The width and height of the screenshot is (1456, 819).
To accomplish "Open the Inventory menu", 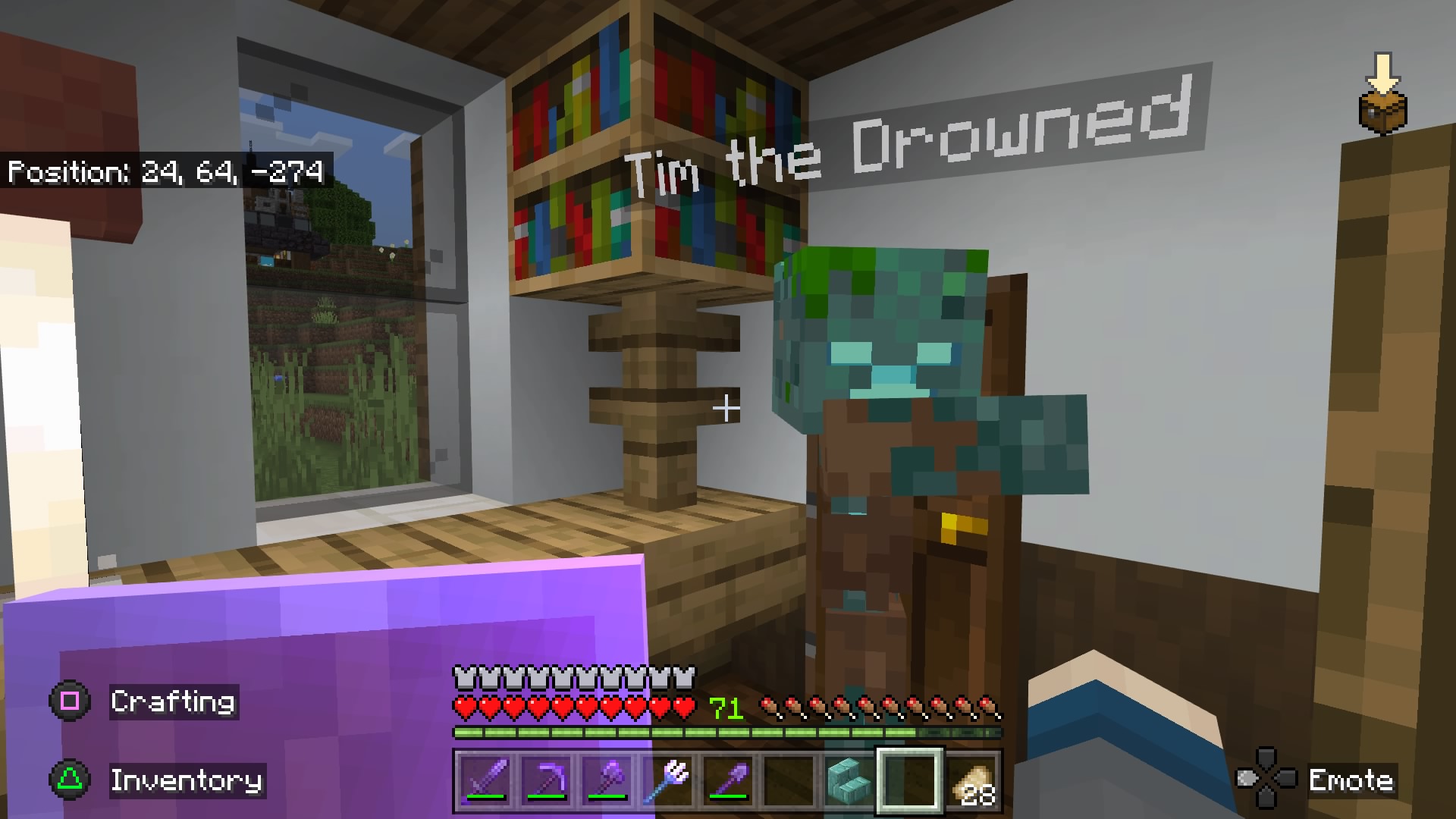I will [x=187, y=781].
